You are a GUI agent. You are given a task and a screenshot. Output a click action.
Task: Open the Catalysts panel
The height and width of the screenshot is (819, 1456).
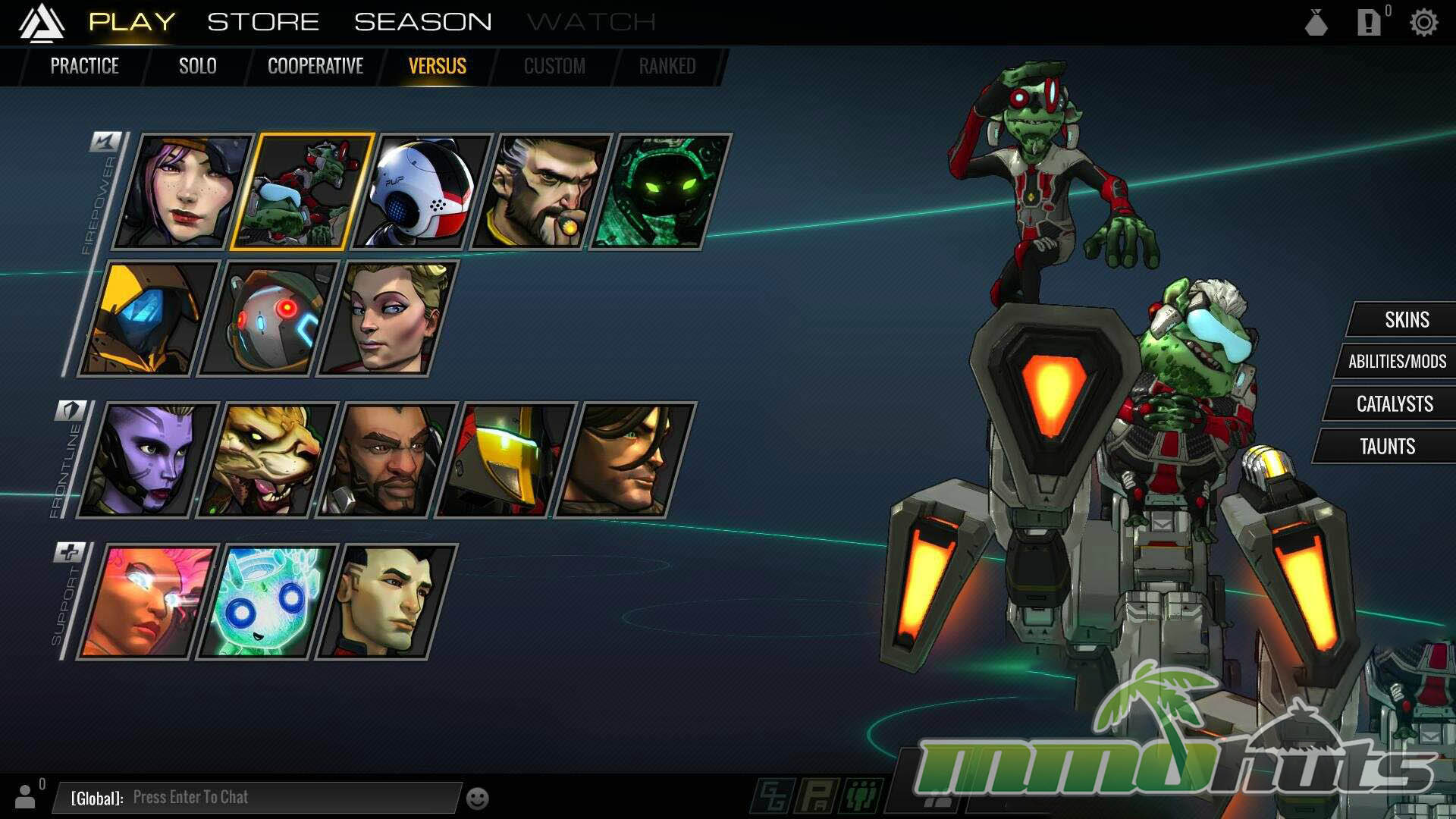tap(1394, 404)
